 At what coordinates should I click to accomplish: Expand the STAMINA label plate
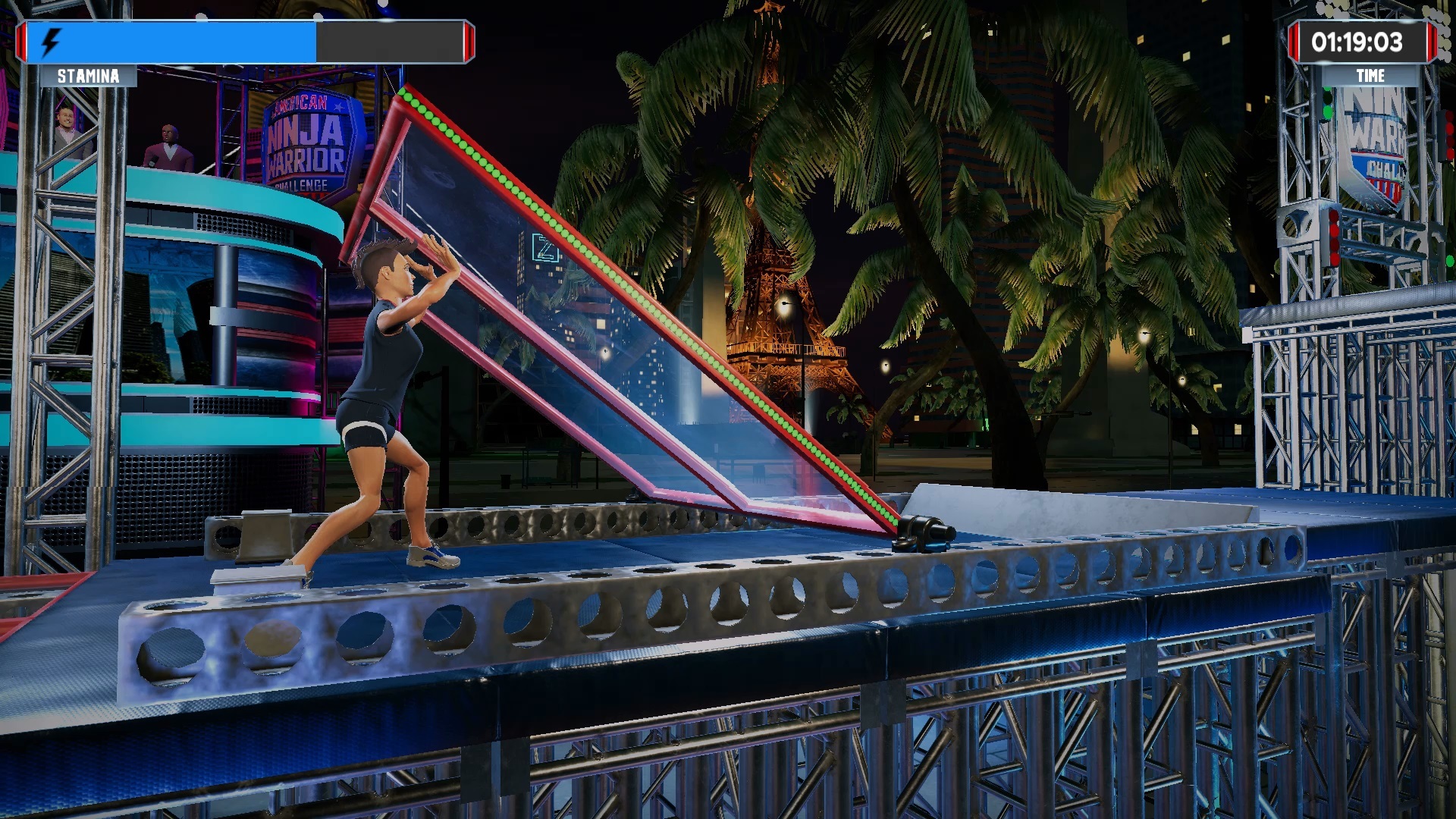(x=87, y=74)
